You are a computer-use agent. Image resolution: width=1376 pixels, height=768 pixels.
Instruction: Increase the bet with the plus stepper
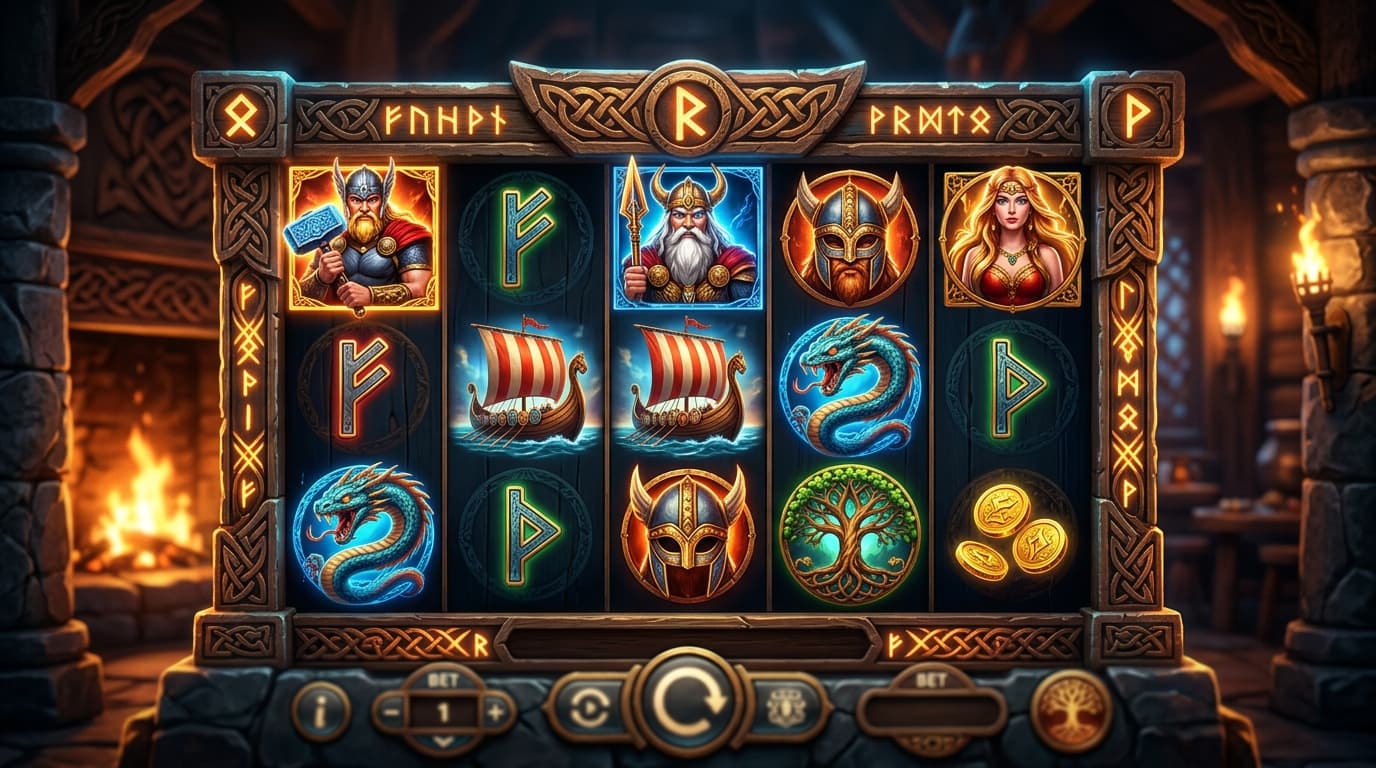(495, 710)
